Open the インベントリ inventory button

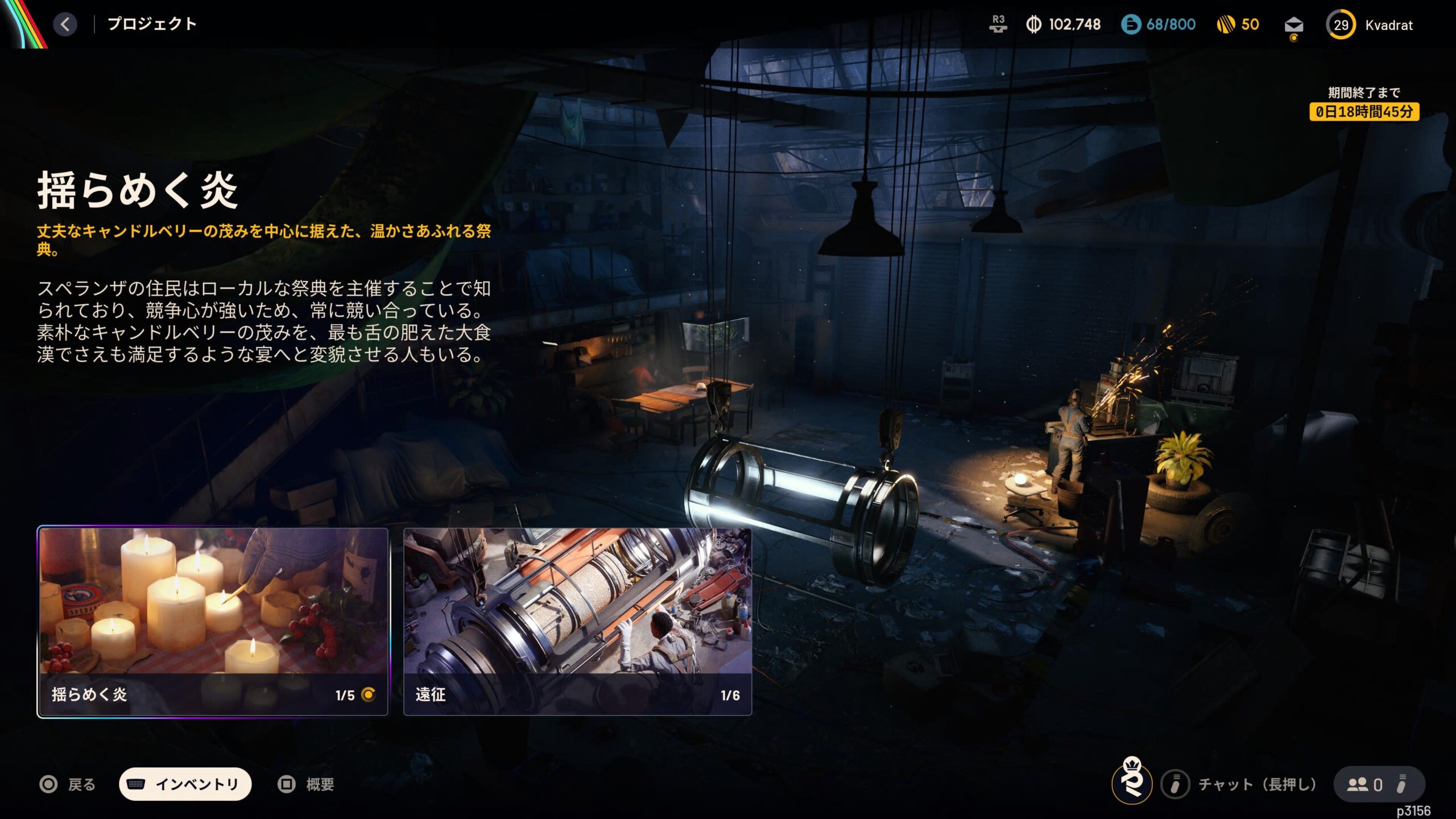[185, 784]
